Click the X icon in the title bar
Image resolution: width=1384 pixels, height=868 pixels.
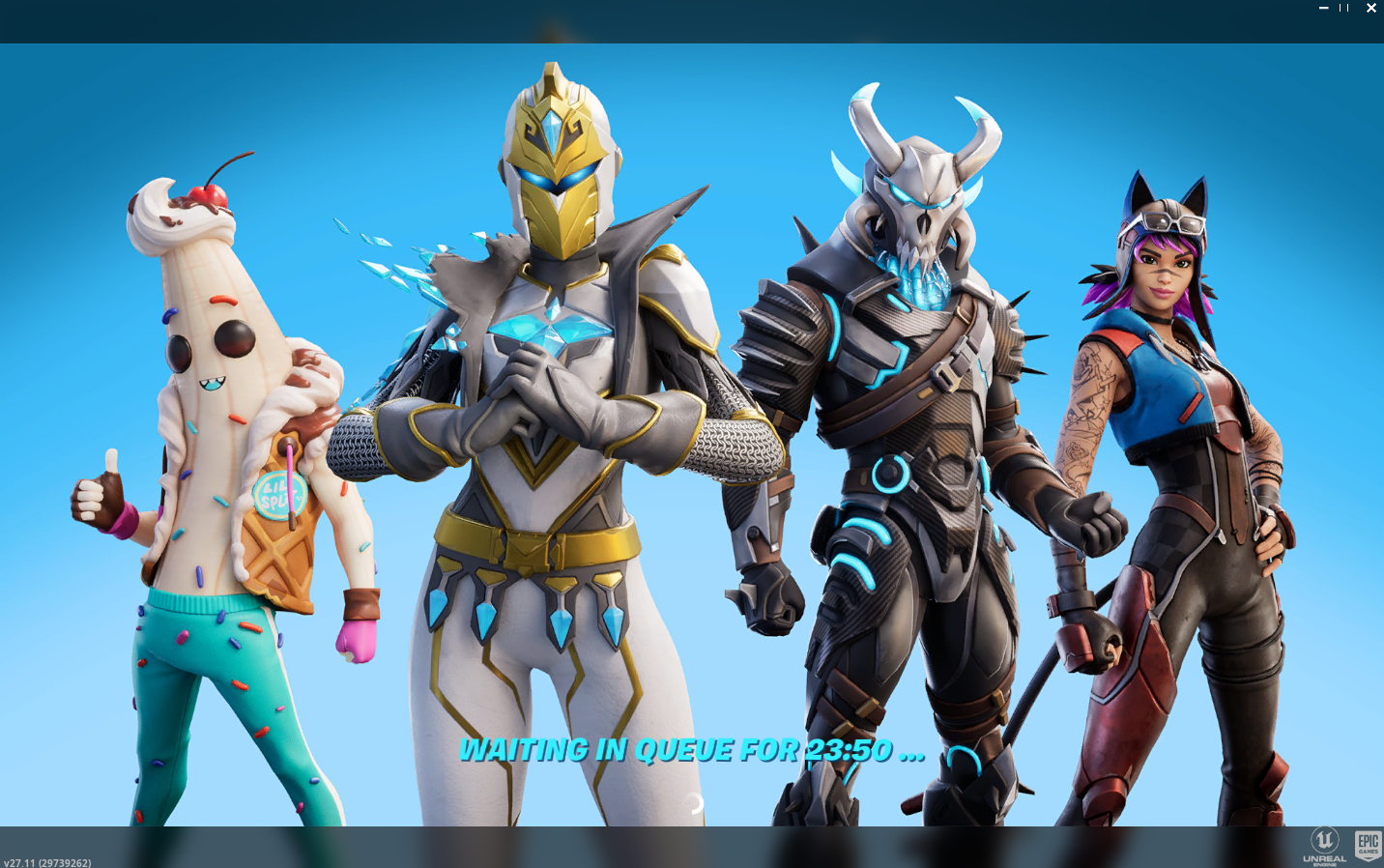point(1370,8)
